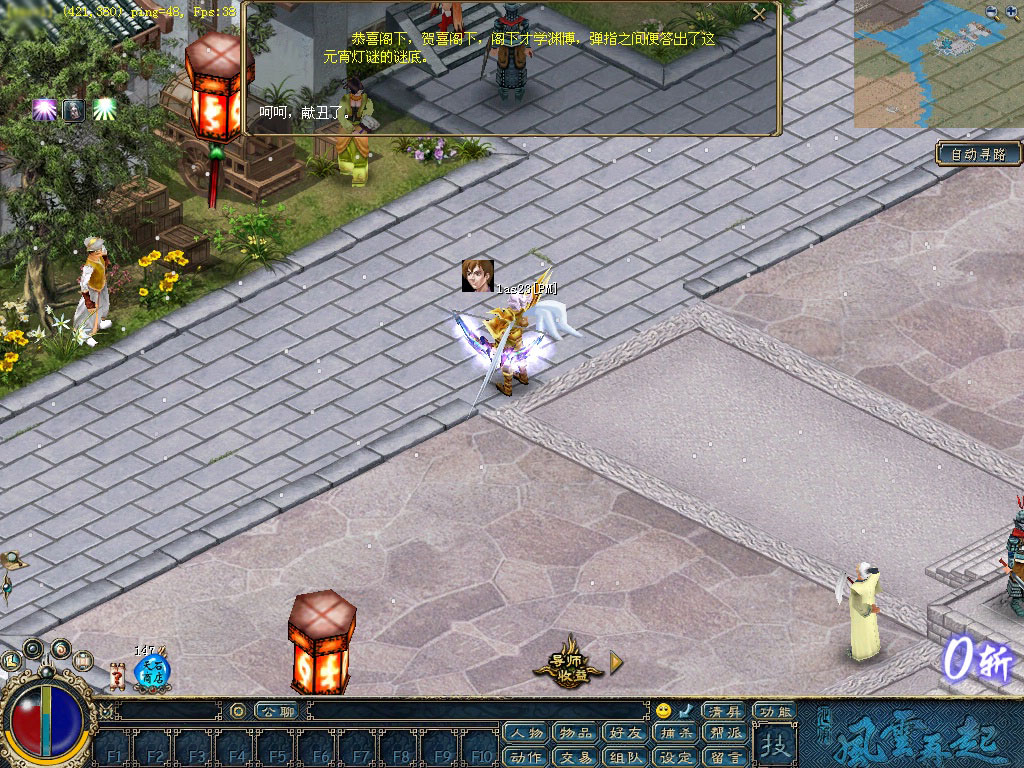
Task: Open the 组队 team panel
Action: pyautogui.click(x=625, y=756)
